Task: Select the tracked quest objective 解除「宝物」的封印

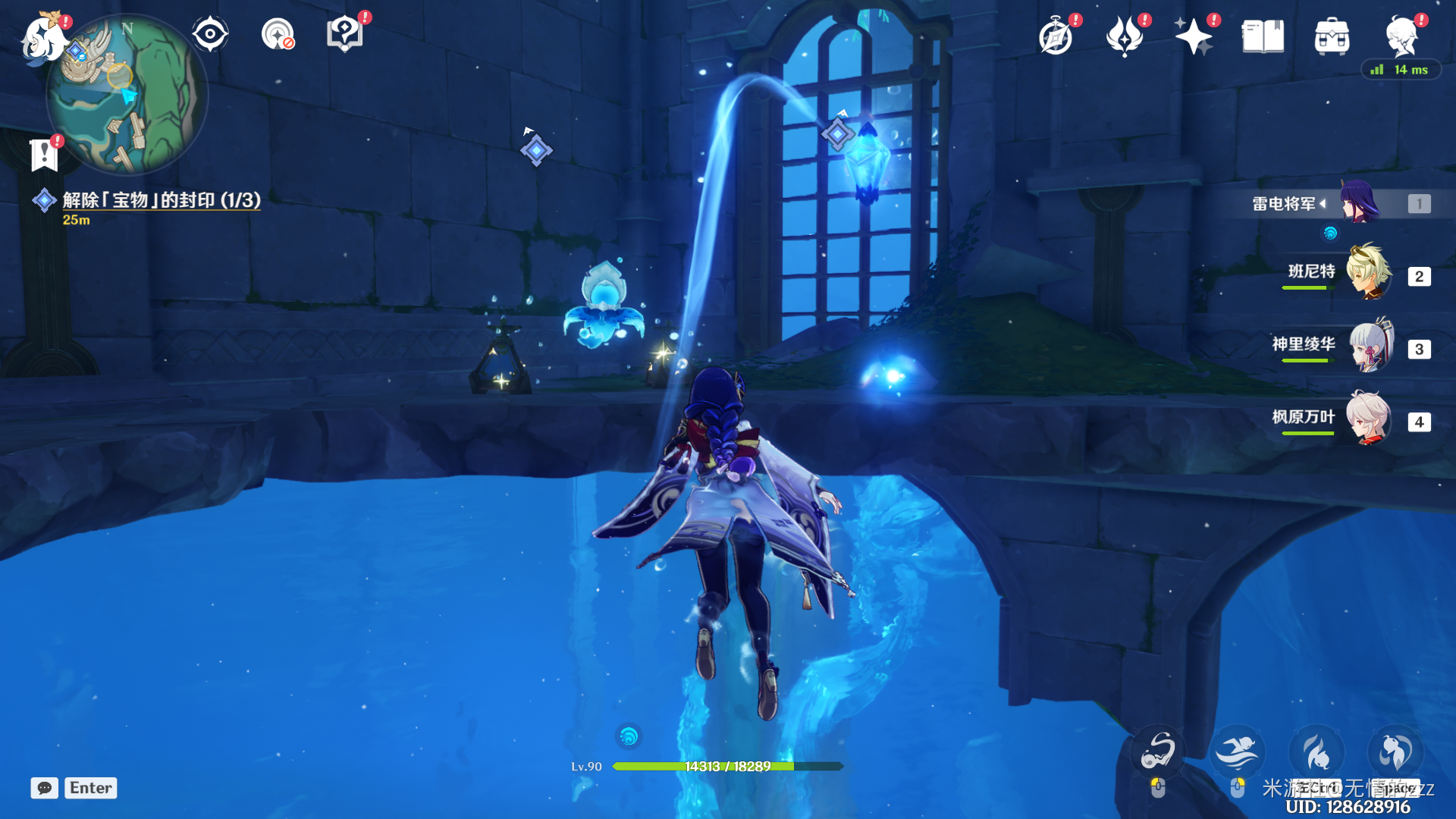Action: click(161, 200)
